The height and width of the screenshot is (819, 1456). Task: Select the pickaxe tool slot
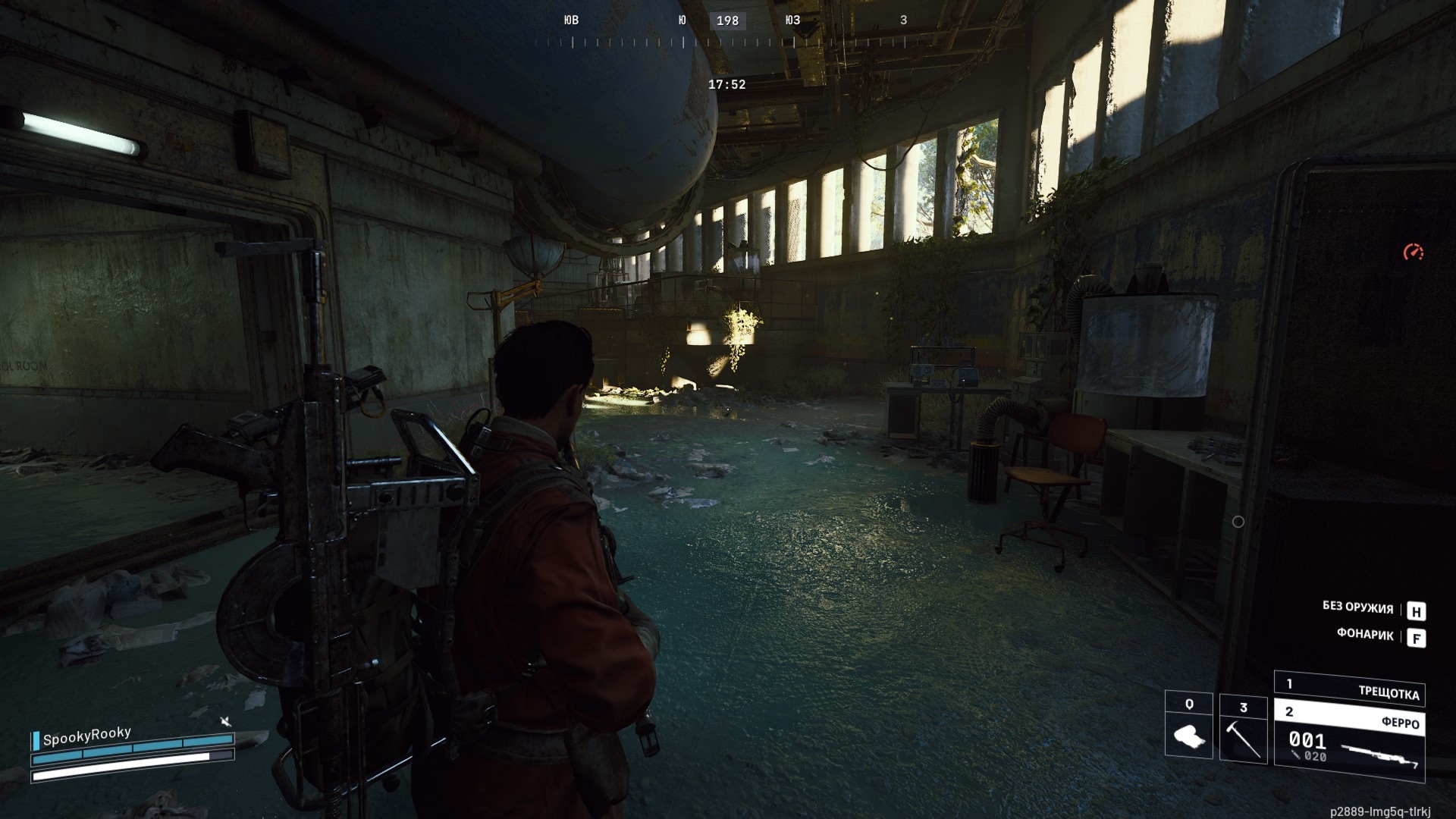1243,726
